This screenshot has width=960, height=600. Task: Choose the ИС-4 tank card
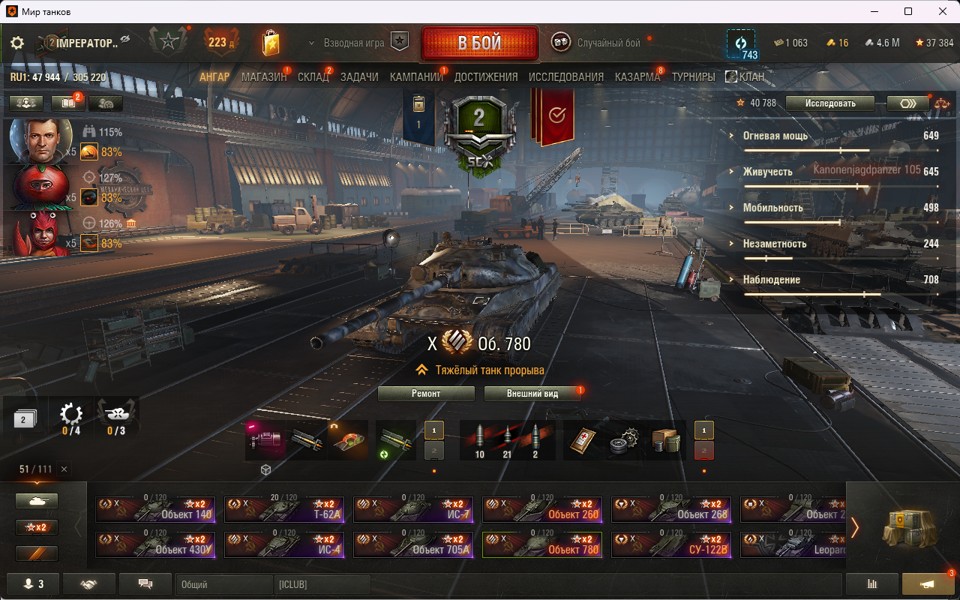pos(284,545)
